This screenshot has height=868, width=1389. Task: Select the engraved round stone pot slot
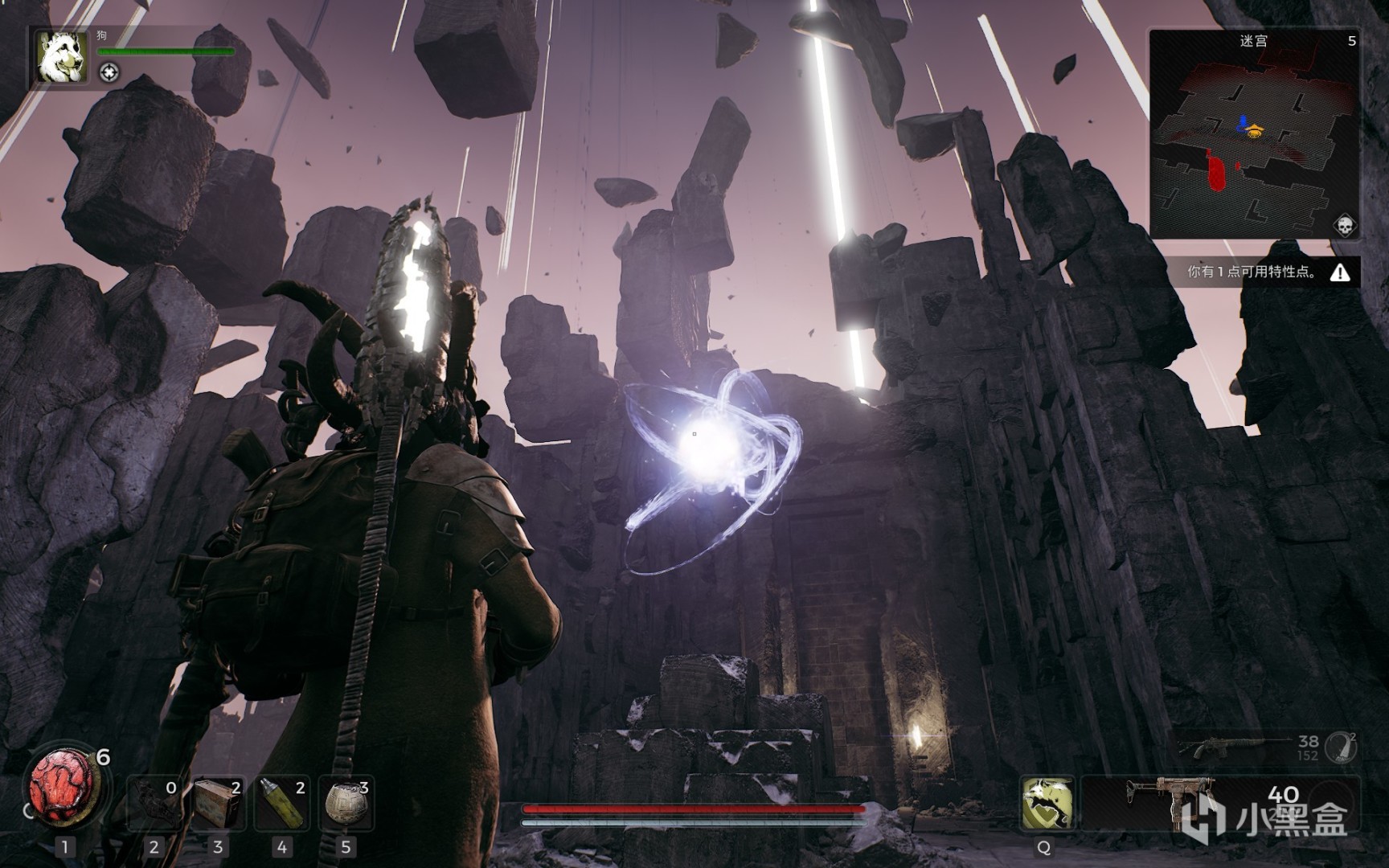click(x=346, y=803)
